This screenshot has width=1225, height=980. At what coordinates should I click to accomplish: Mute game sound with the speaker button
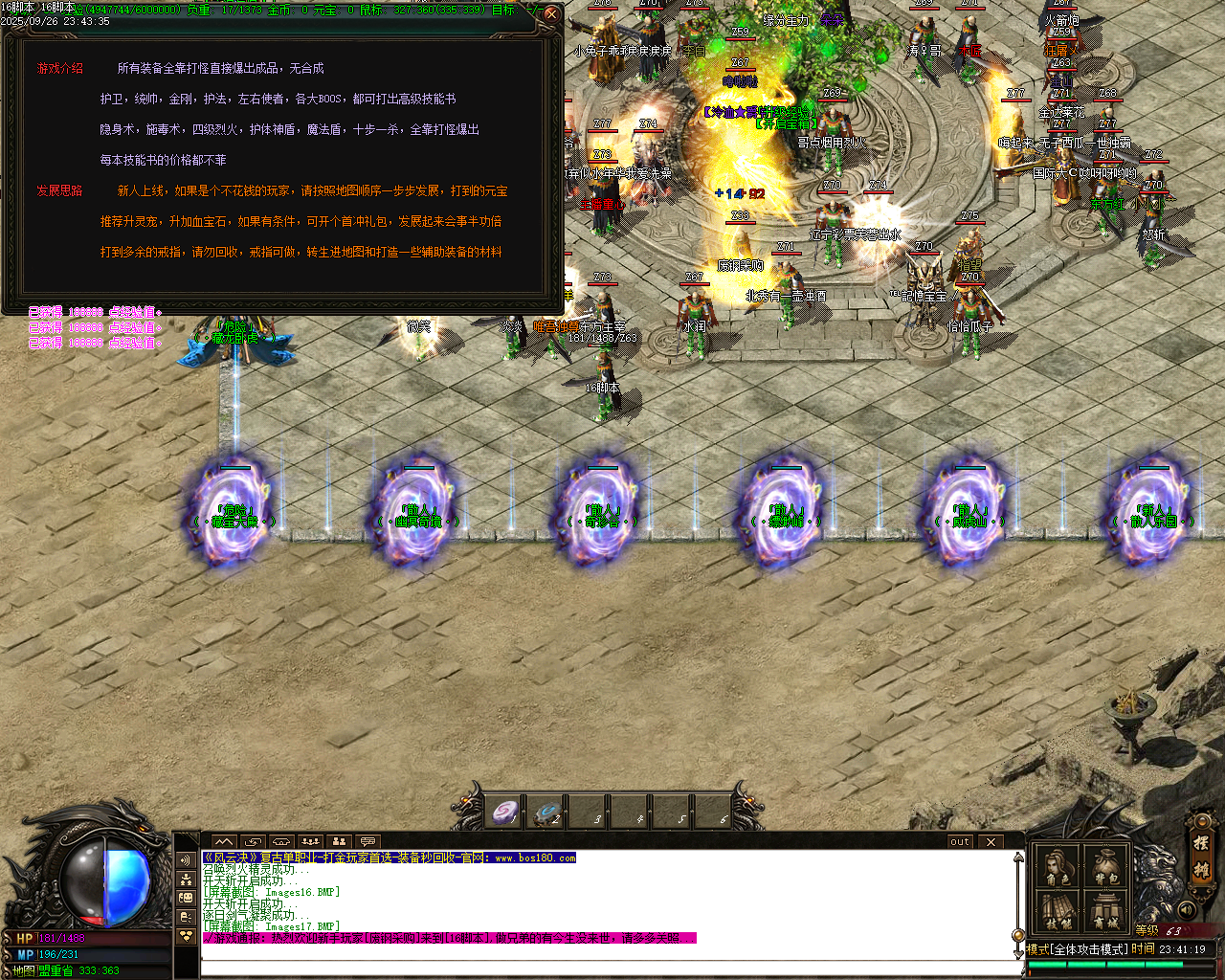[1187, 909]
